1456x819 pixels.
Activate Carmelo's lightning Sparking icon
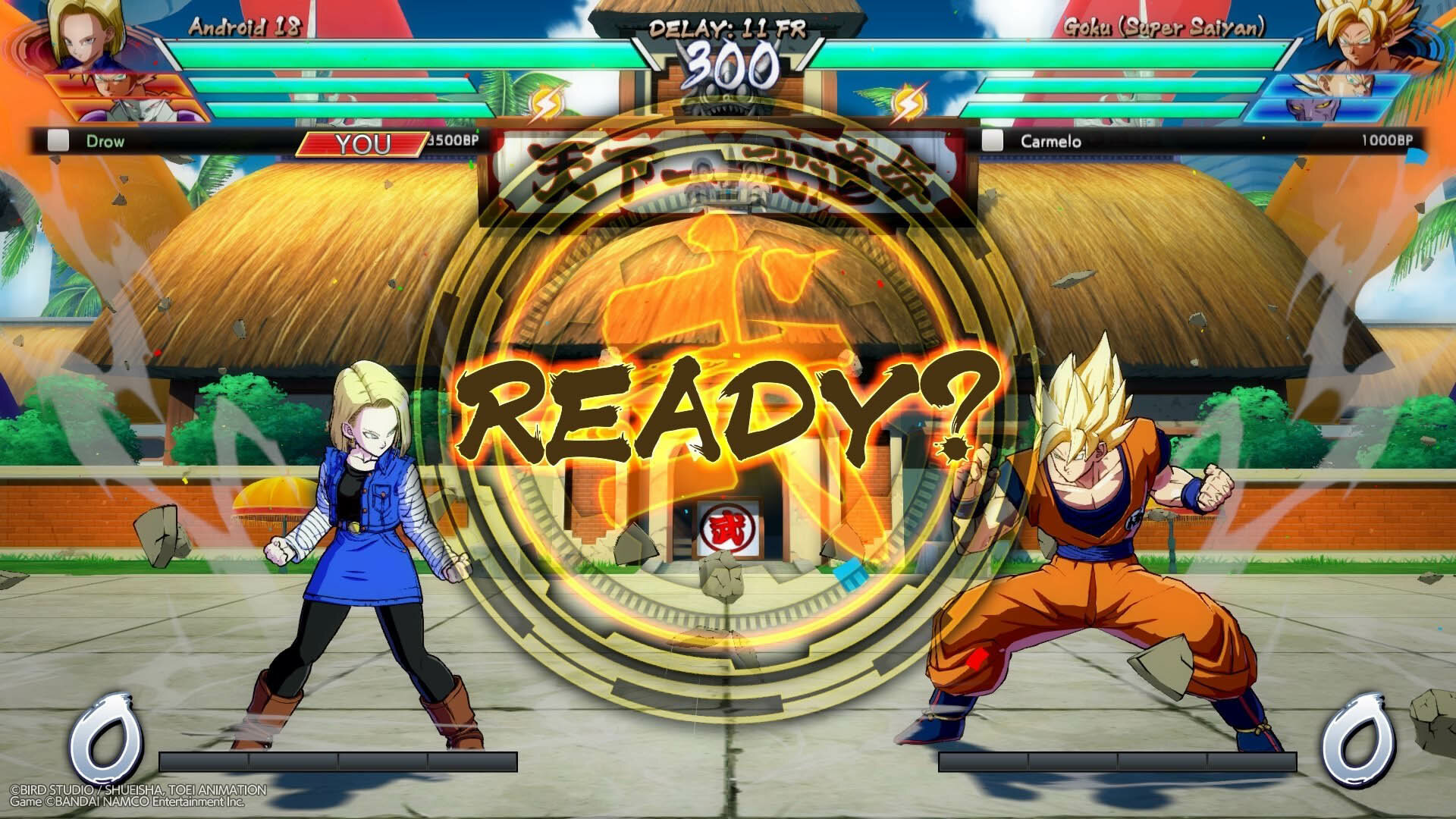coord(905,105)
